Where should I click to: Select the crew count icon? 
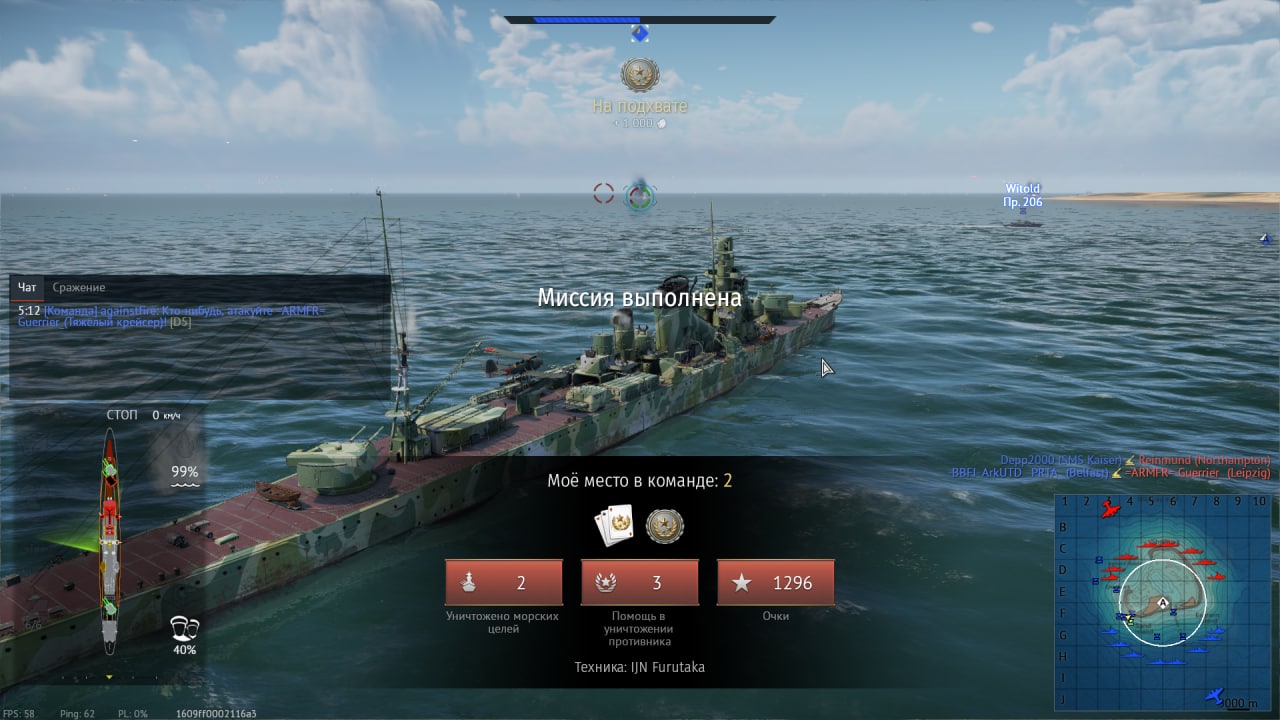click(184, 628)
